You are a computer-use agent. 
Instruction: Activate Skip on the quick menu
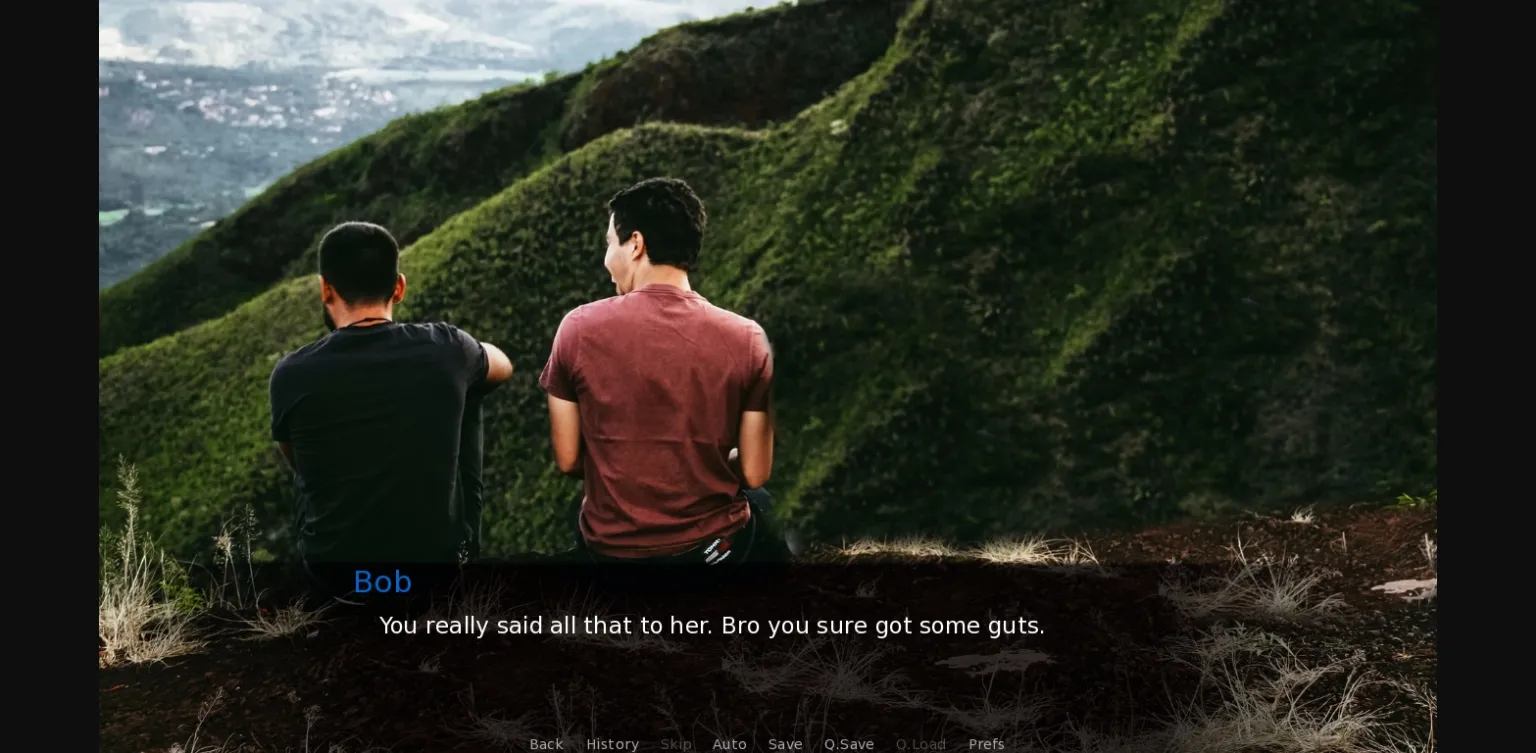[x=676, y=744]
